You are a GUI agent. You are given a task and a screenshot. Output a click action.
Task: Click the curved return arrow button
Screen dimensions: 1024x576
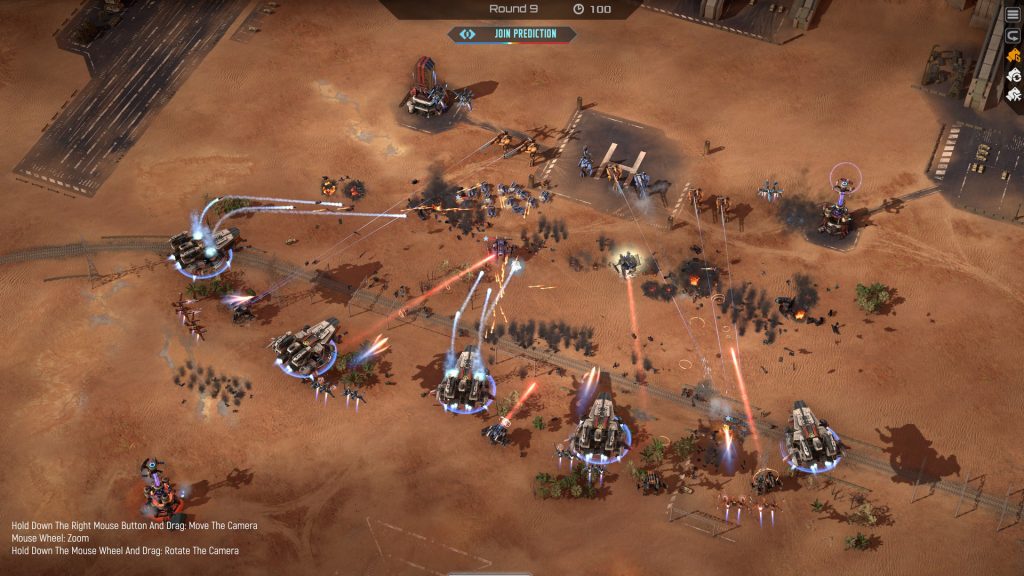click(x=1013, y=34)
